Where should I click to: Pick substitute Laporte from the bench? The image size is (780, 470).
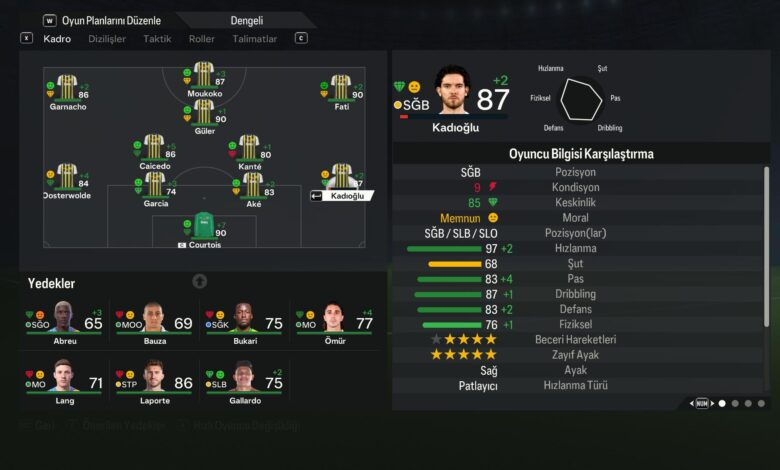click(x=153, y=382)
